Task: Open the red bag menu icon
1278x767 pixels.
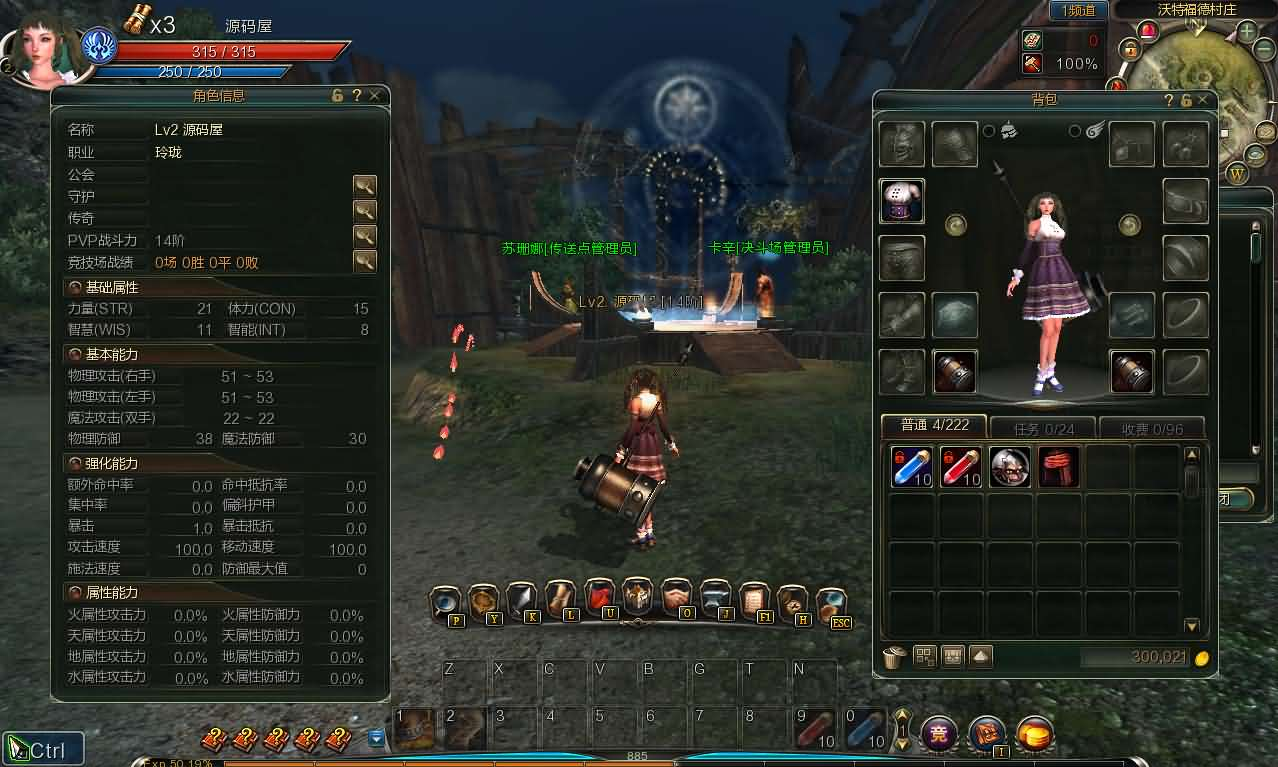Action: click(x=599, y=598)
